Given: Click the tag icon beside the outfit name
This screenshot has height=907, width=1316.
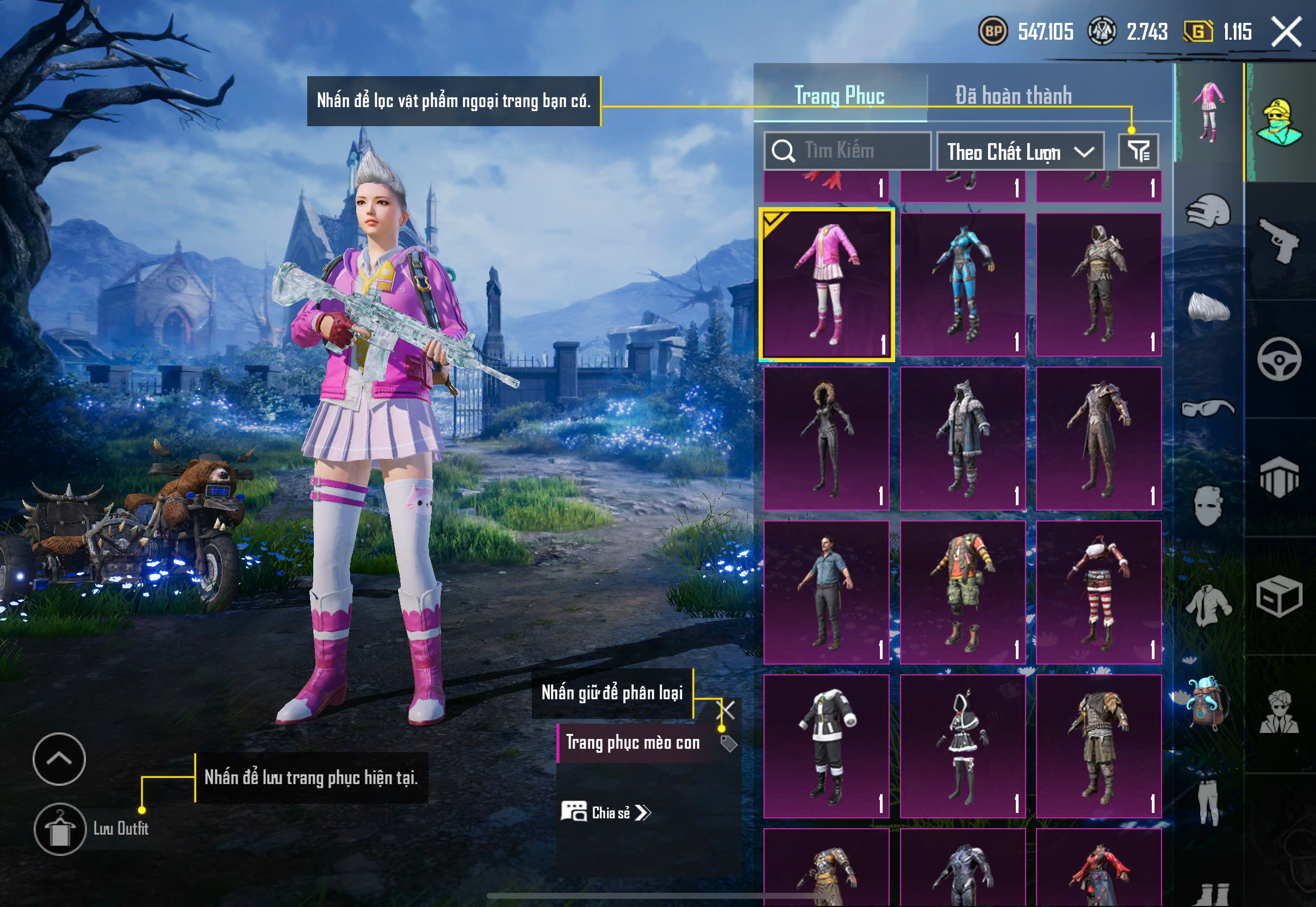Looking at the screenshot, I should click(729, 743).
